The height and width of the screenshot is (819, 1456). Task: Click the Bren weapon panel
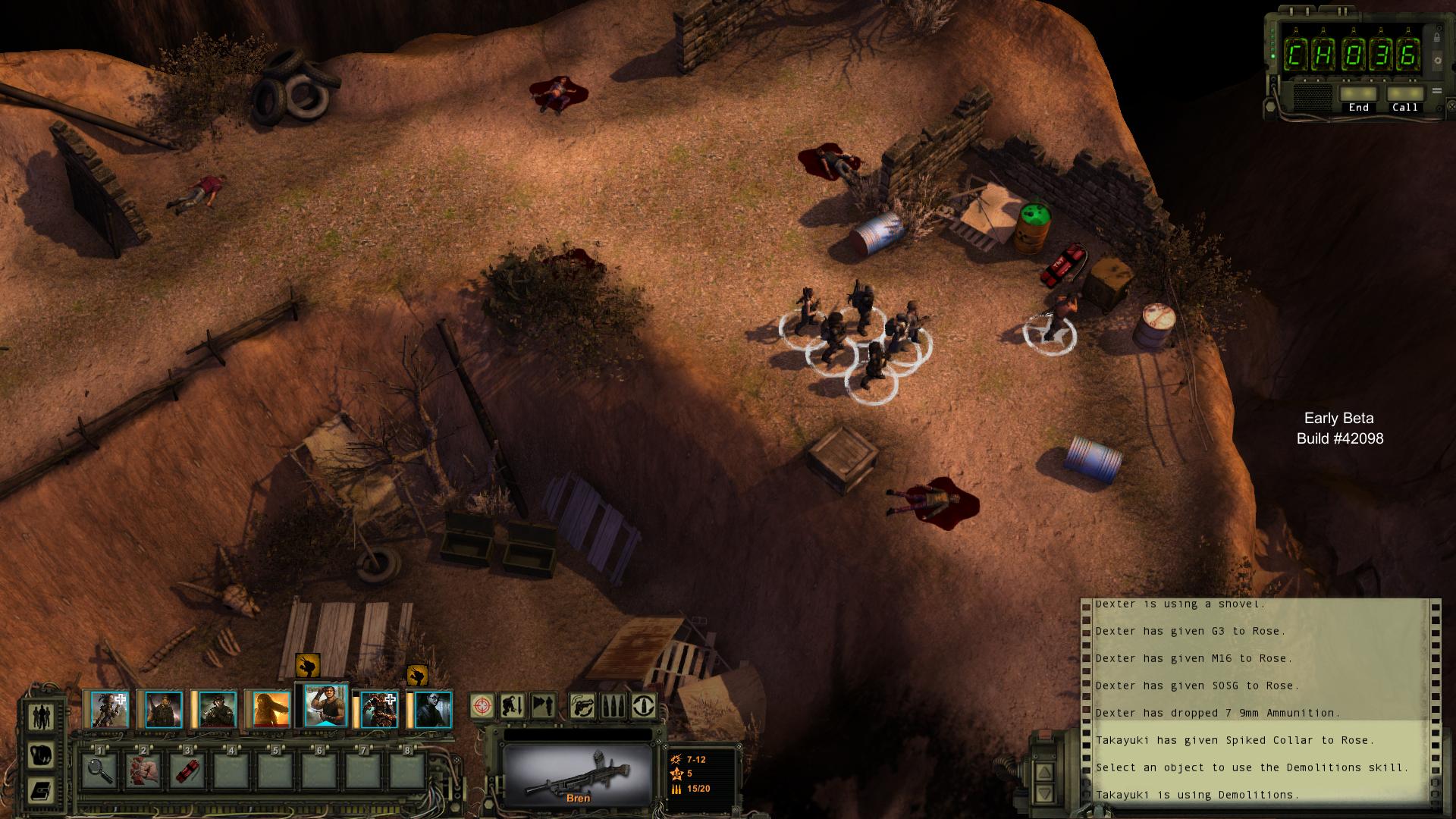[578, 773]
